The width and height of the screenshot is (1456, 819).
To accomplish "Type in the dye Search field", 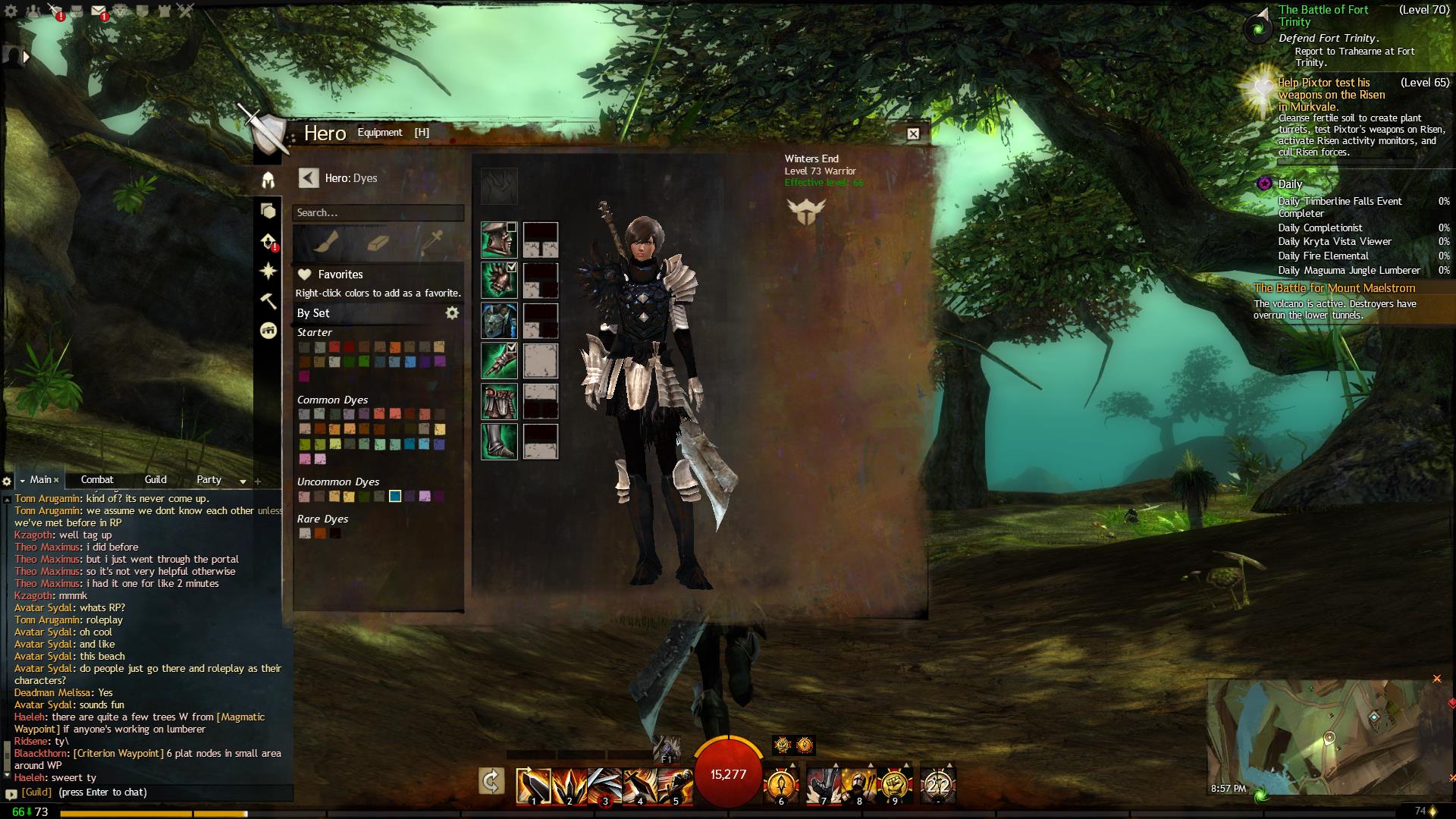I will coord(378,213).
